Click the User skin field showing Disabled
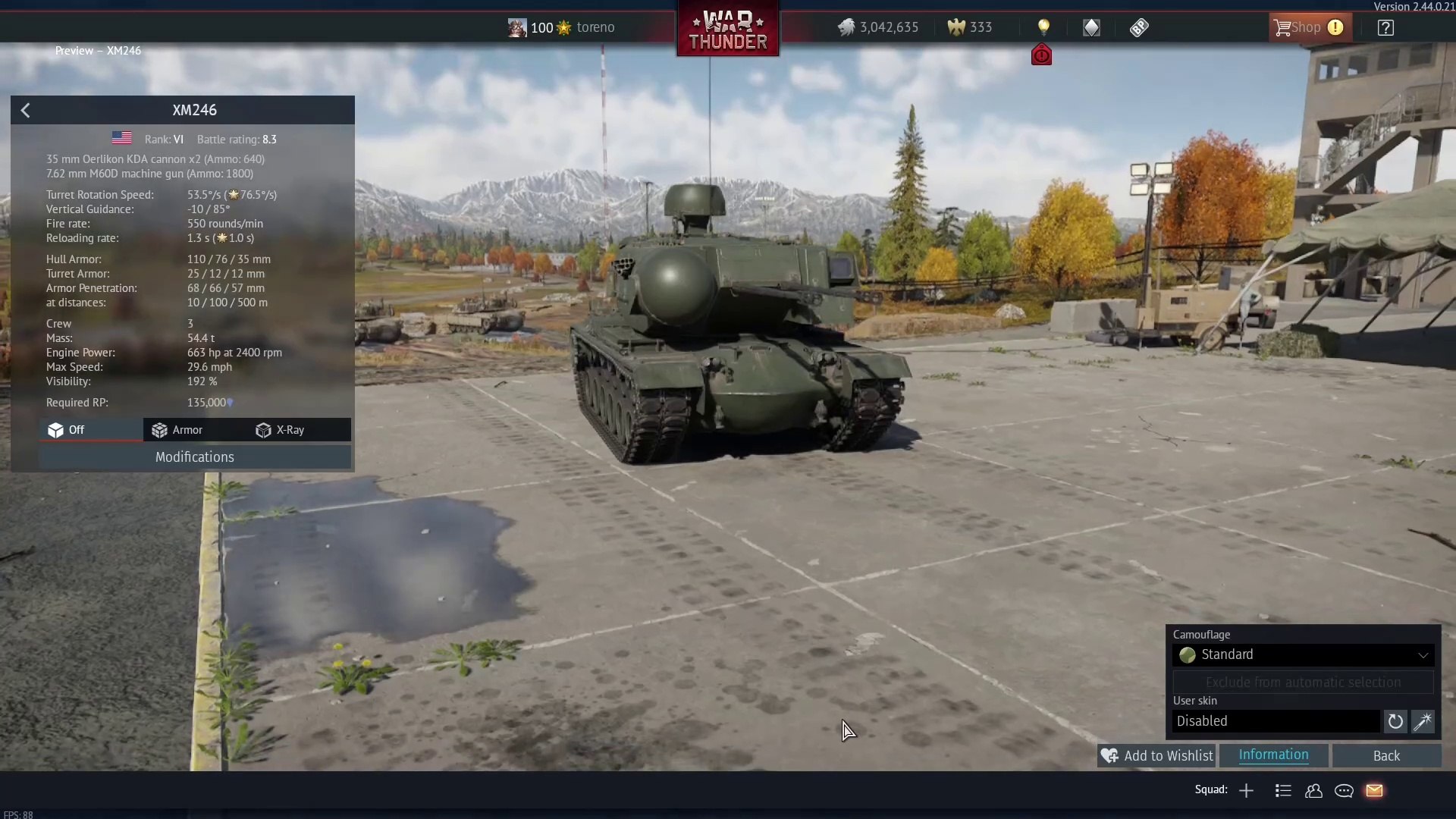The height and width of the screenshot is (819, 1456). coord(1276,721)
